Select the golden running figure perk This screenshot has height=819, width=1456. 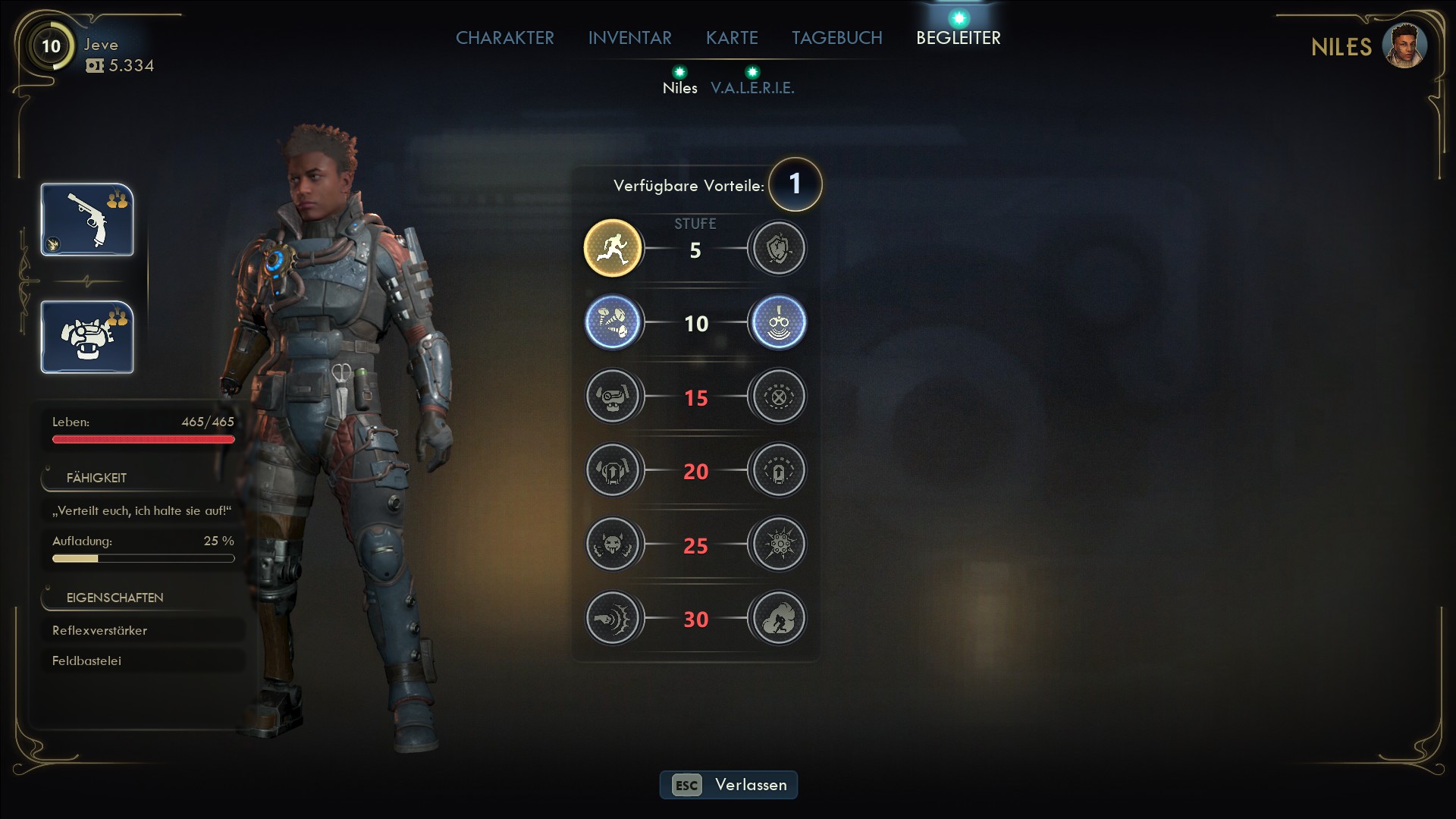pos(613,248)
